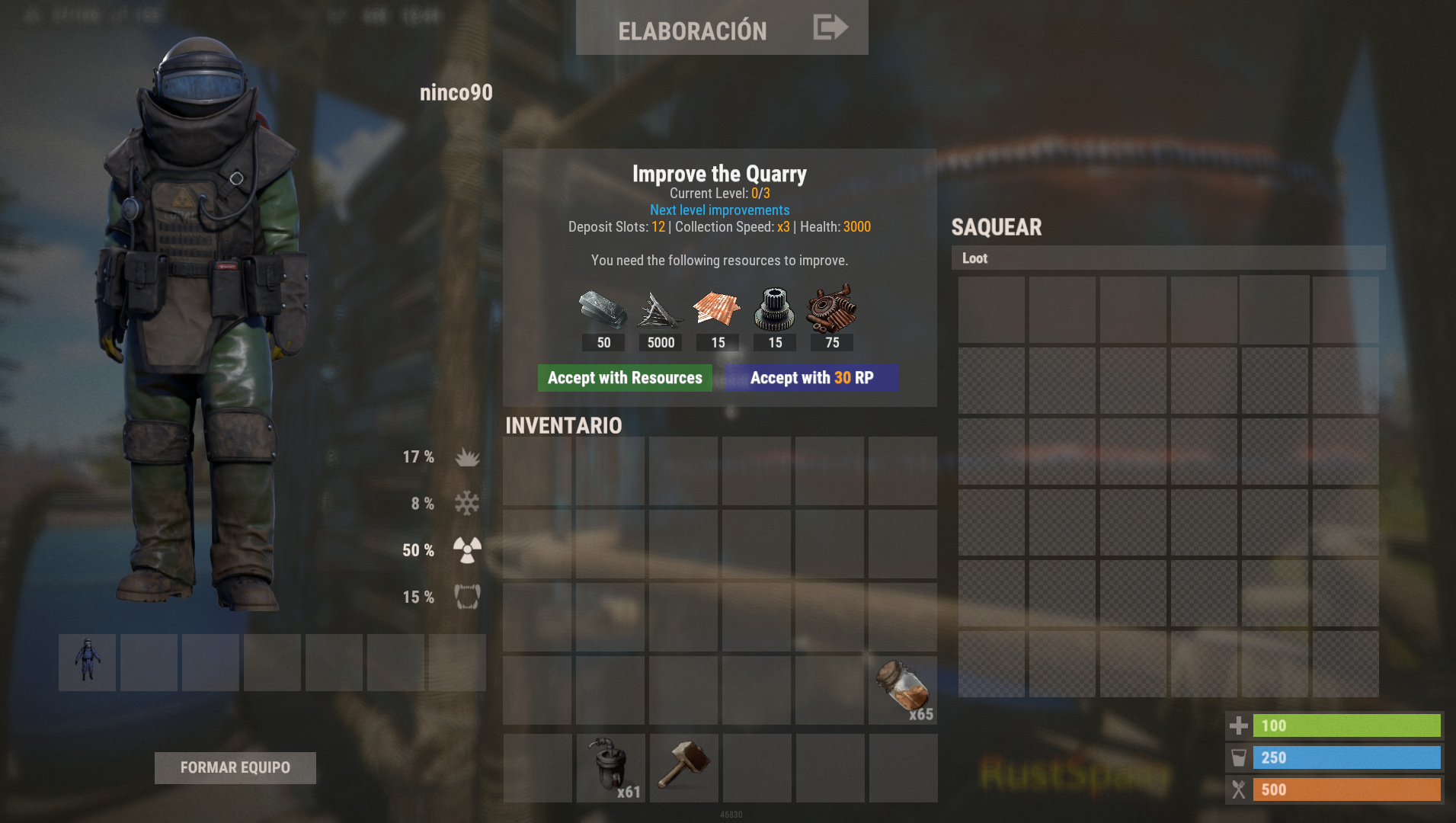Click the gears requirement icon showing 15
Viewport: 1456px width, 823px height.
pyautogui.click(x=774, y=310)
